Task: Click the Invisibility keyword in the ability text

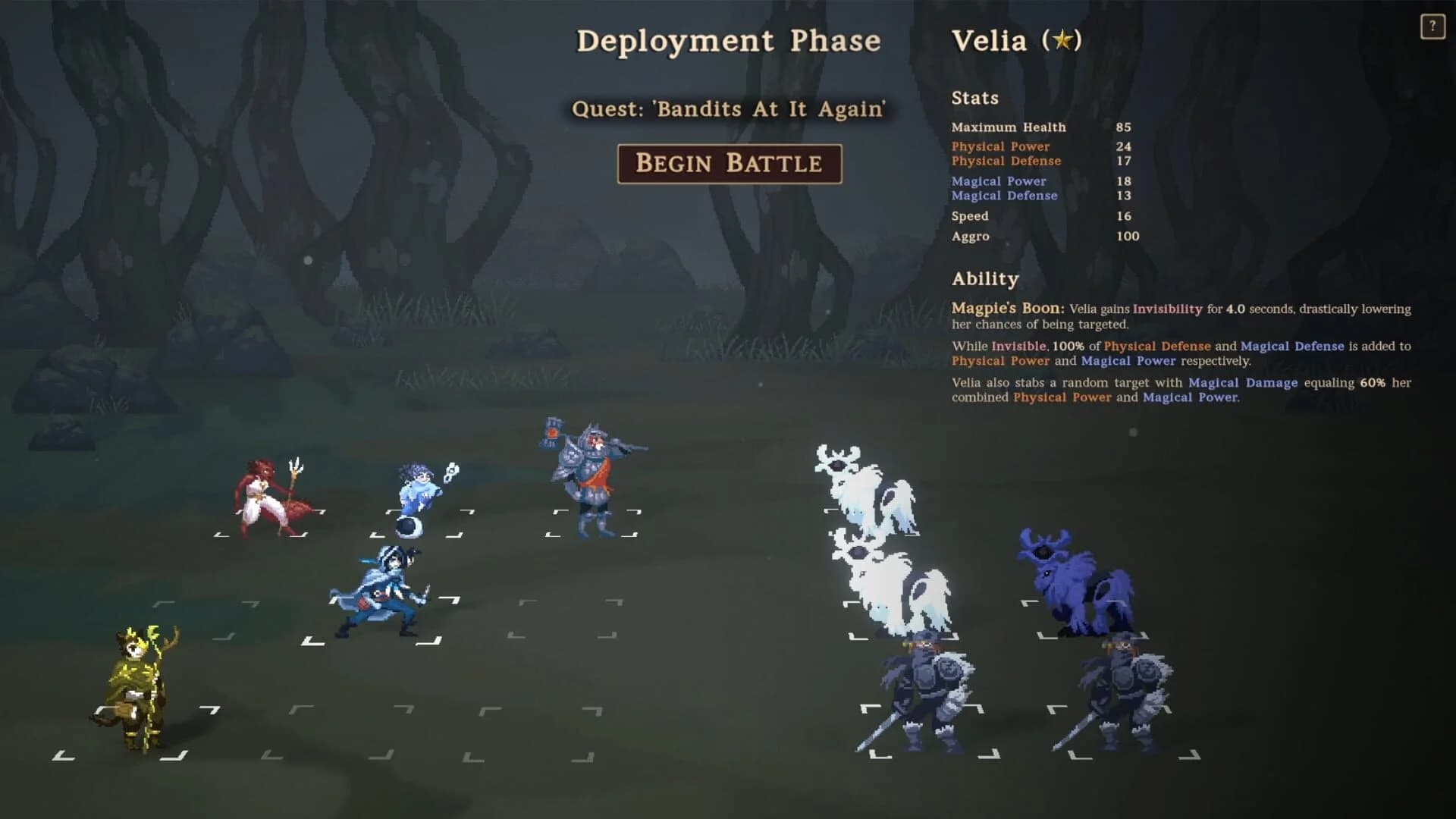Action: 1166,309
